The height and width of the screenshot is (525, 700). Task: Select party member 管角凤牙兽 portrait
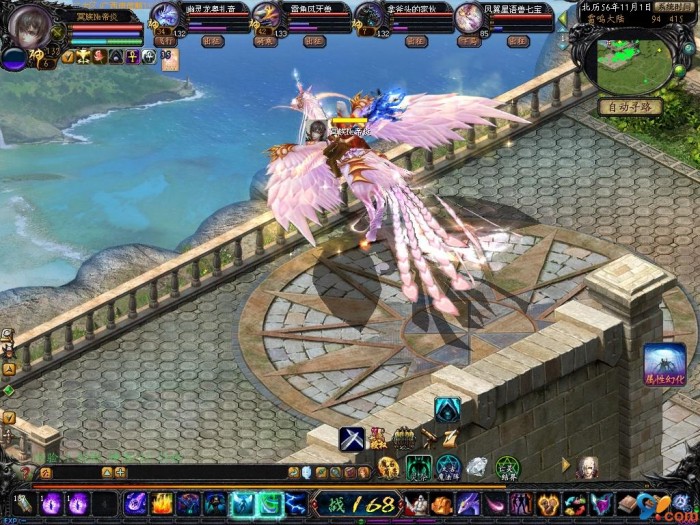tap(266, 16)
